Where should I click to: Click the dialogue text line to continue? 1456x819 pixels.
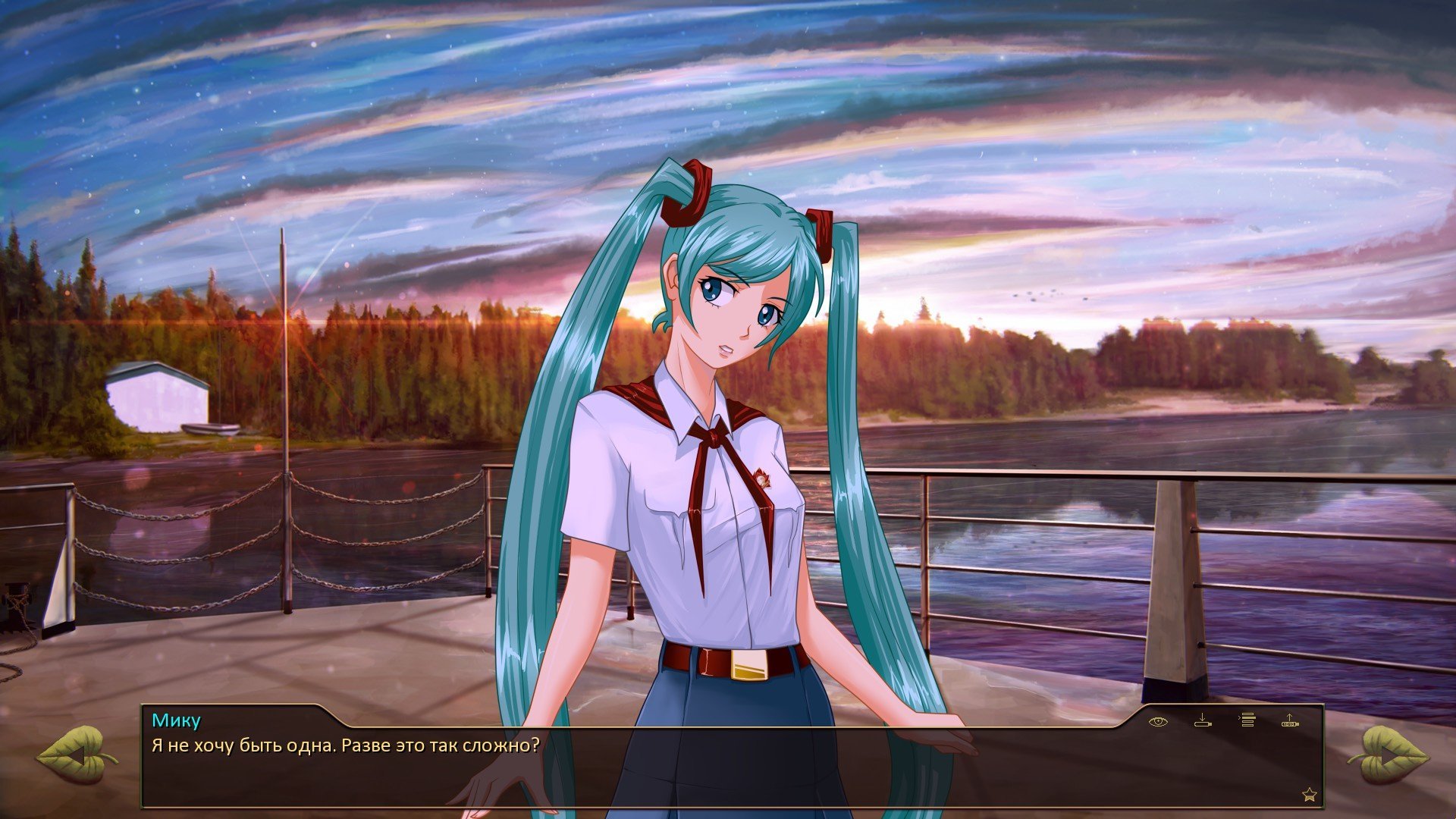(x=346, y=745)
